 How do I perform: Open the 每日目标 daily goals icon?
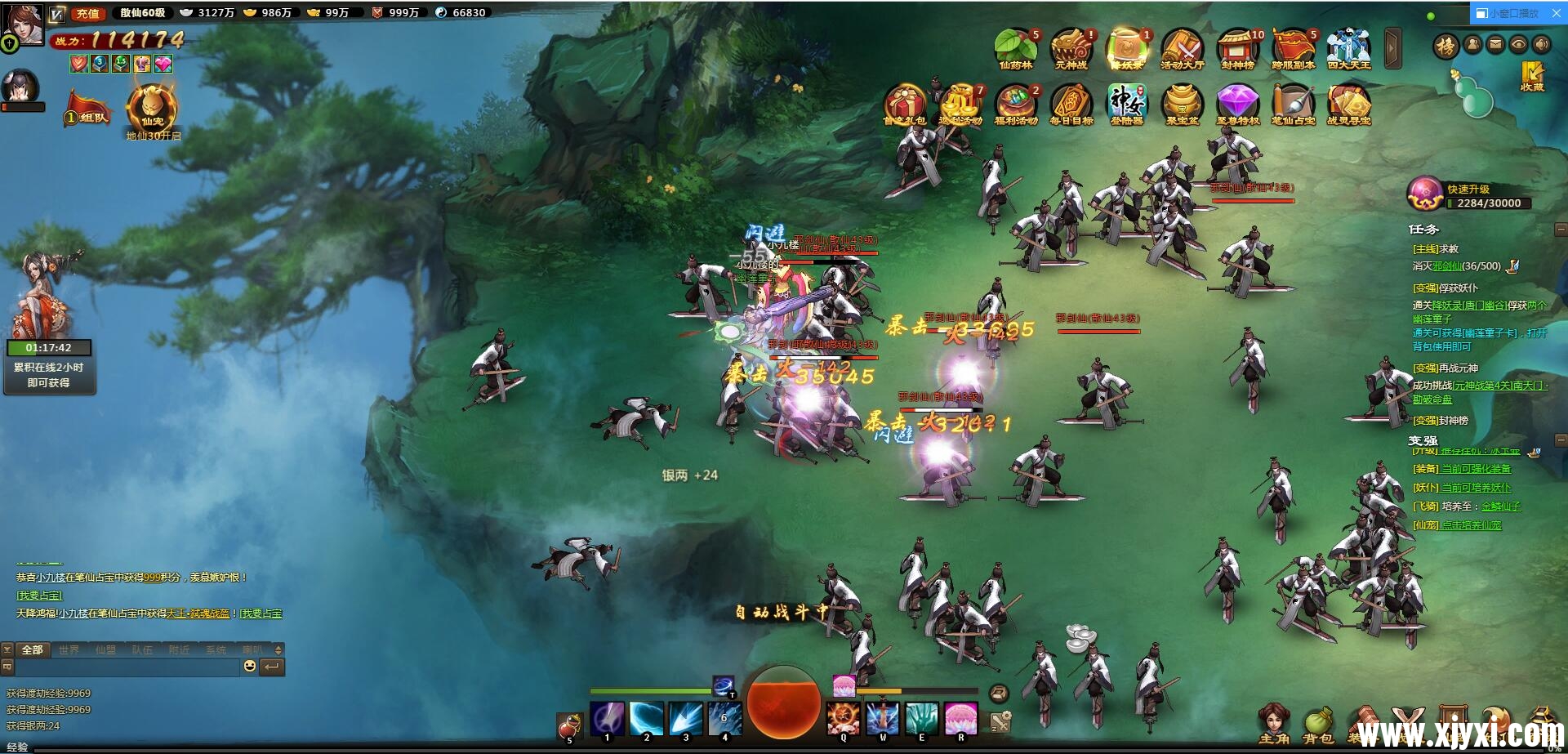[x=1071, y=104]
